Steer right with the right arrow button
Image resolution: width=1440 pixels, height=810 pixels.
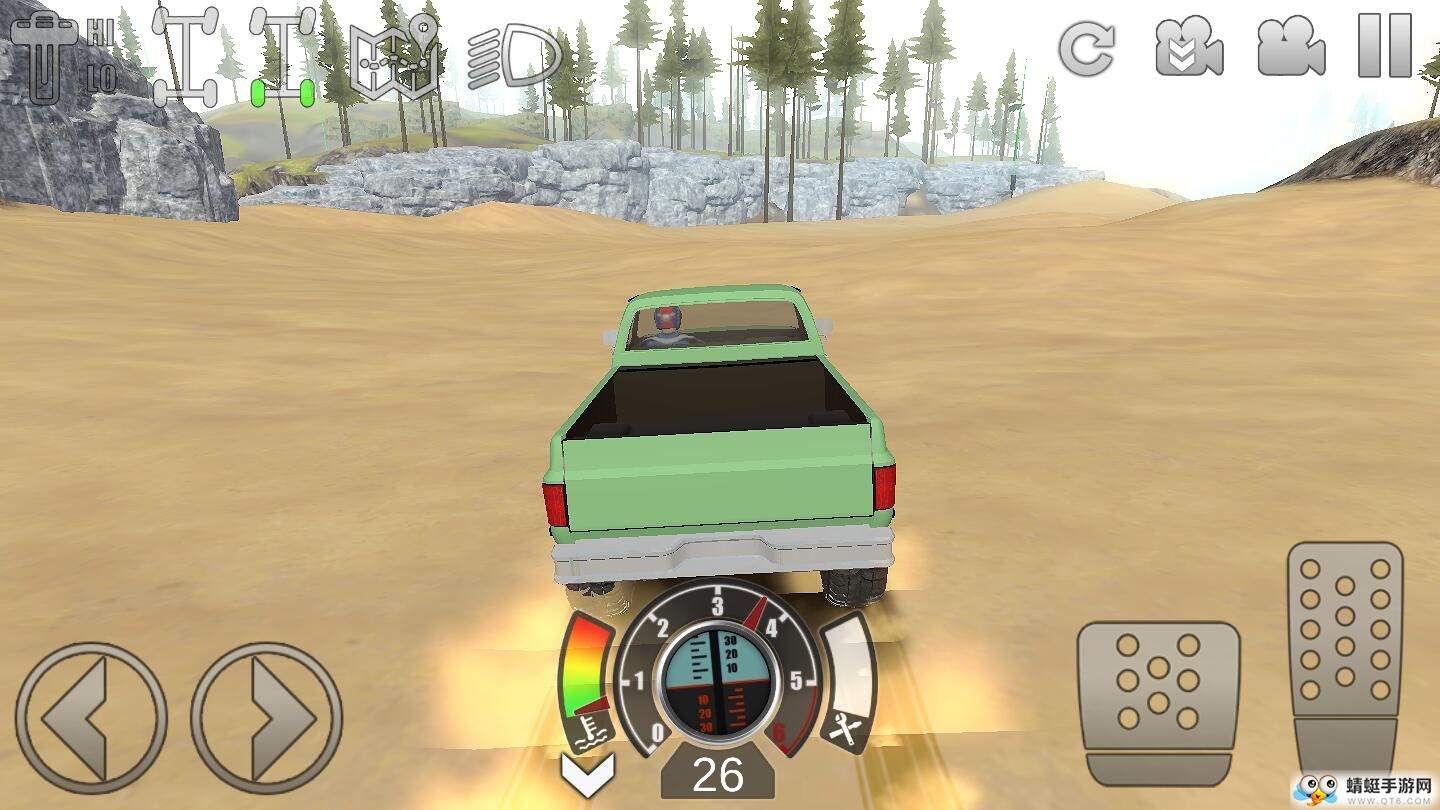(267, 718)
